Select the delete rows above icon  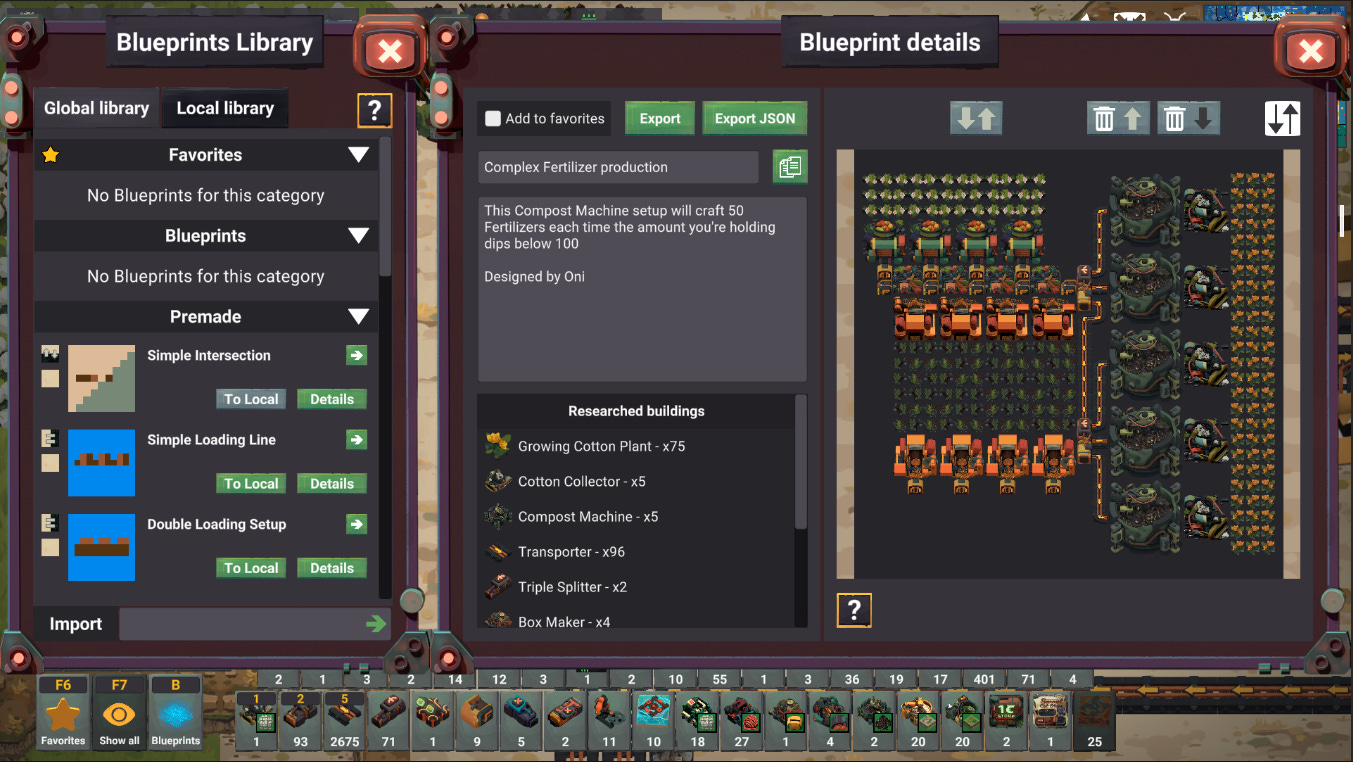(1118, 118)
